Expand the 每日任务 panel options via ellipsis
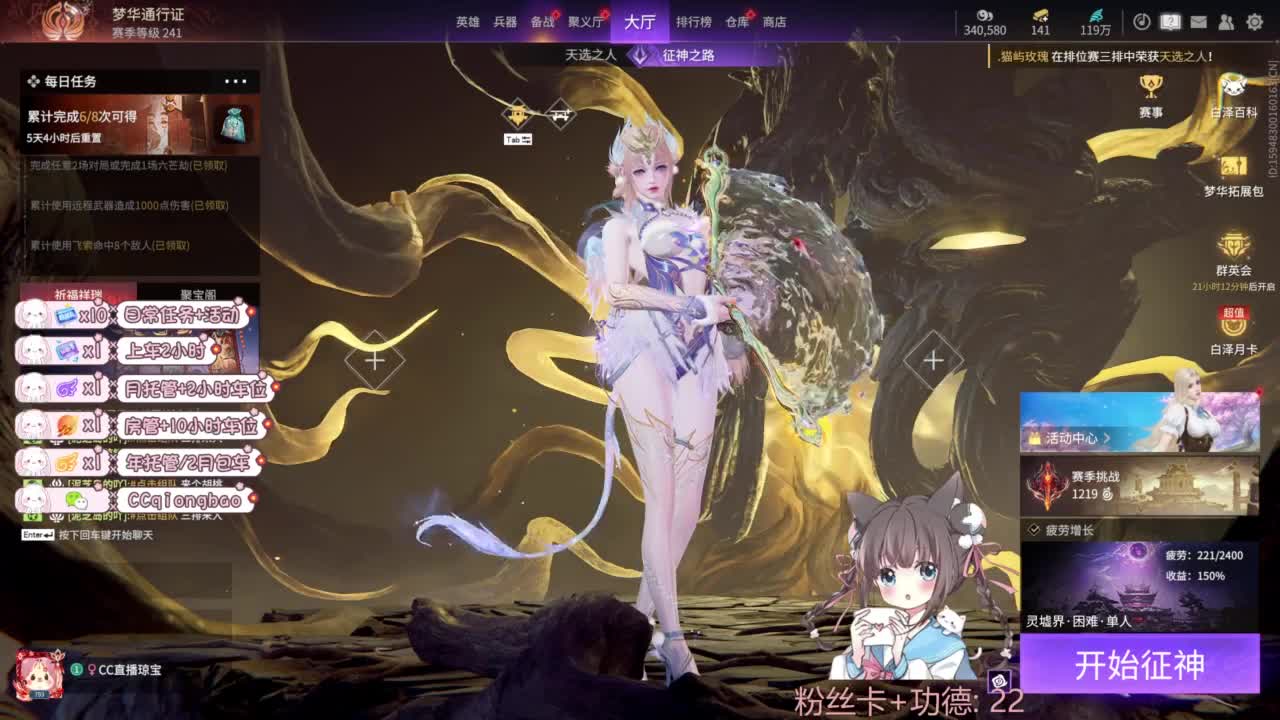The height and width of the screenshot is (720, 1280). pos(238,81)
